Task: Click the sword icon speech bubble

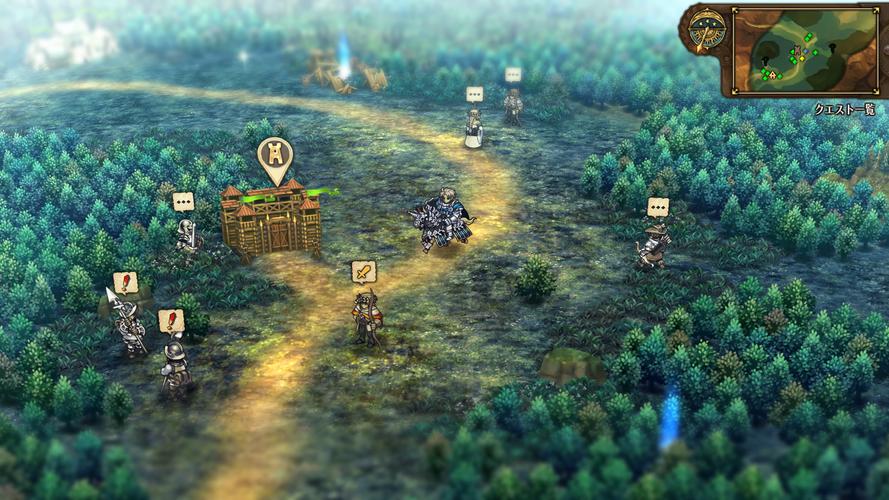Action: point(363,271)
